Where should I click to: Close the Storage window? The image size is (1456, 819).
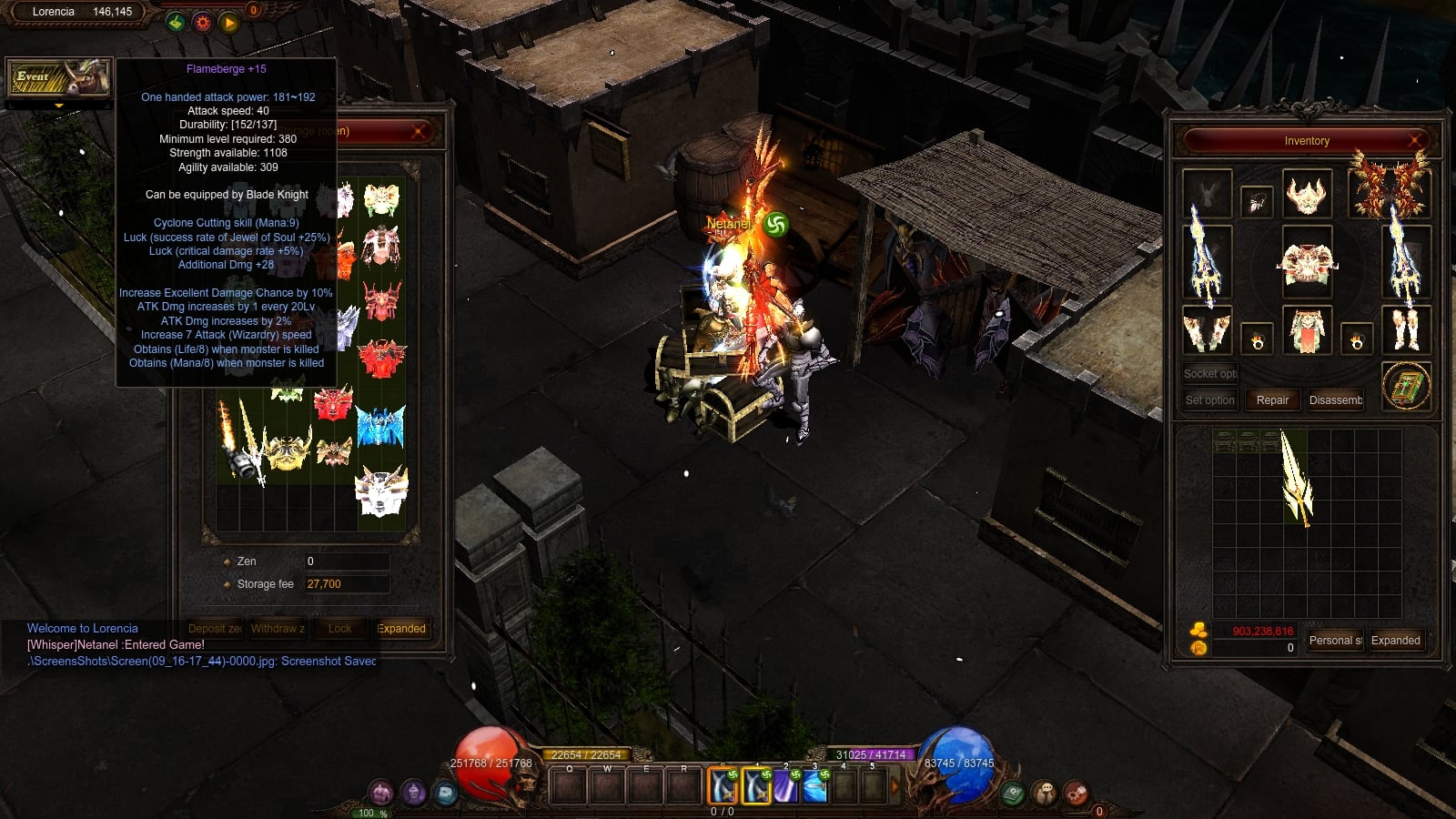[419, 132]
